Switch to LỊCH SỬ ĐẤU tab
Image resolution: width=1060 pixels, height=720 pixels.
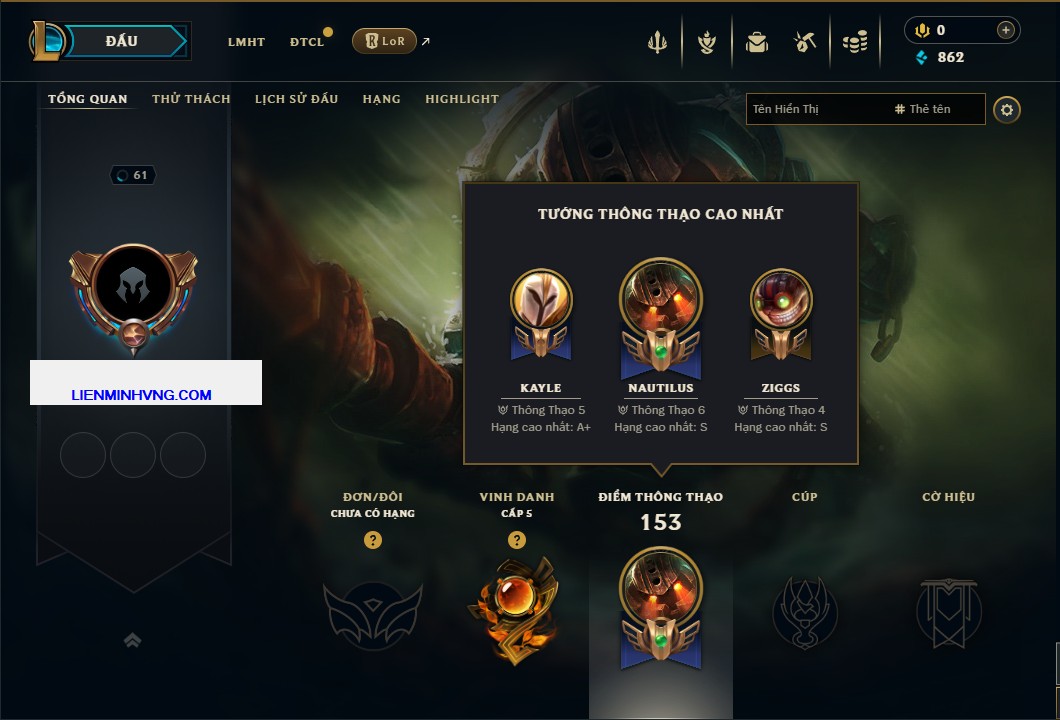pyautogui.click(x=296, y=99)
